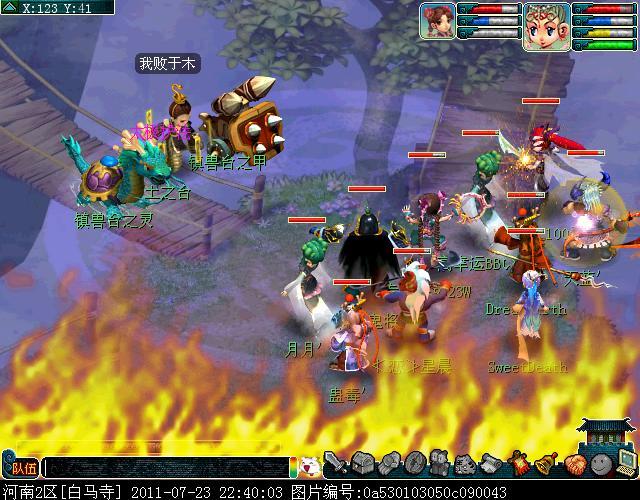Open the treasure chest inventory icon
640x500 pixels.
[362, 464]
